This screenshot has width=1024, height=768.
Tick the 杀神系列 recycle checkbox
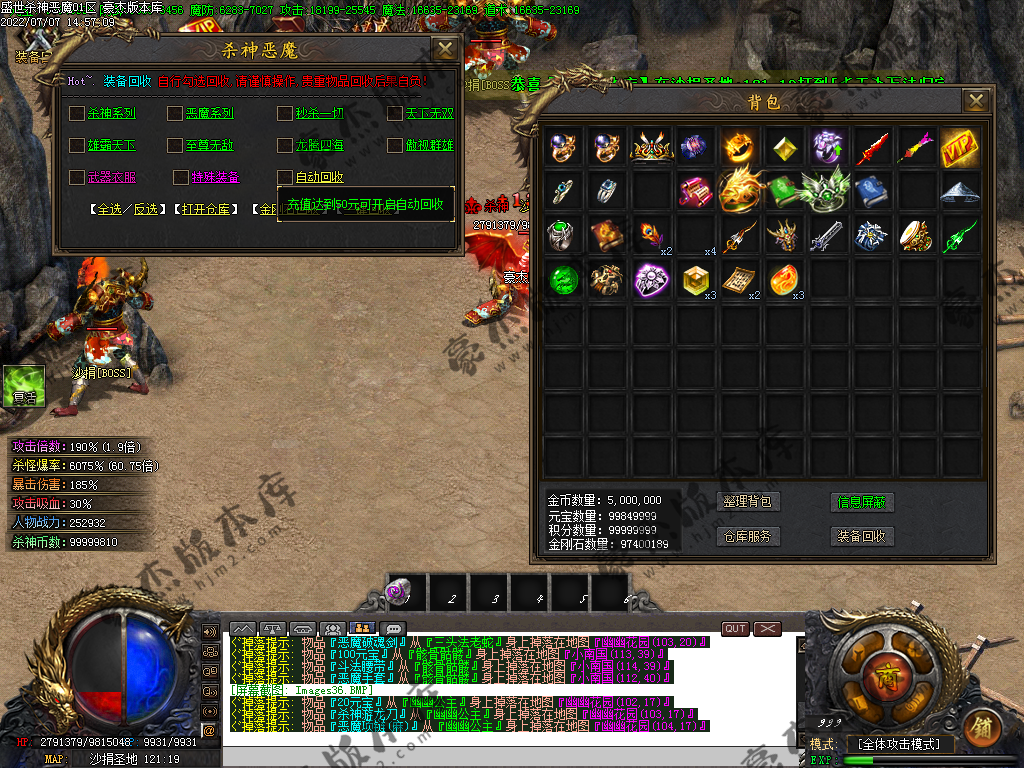pyautogui.click(x=77, y=114)
